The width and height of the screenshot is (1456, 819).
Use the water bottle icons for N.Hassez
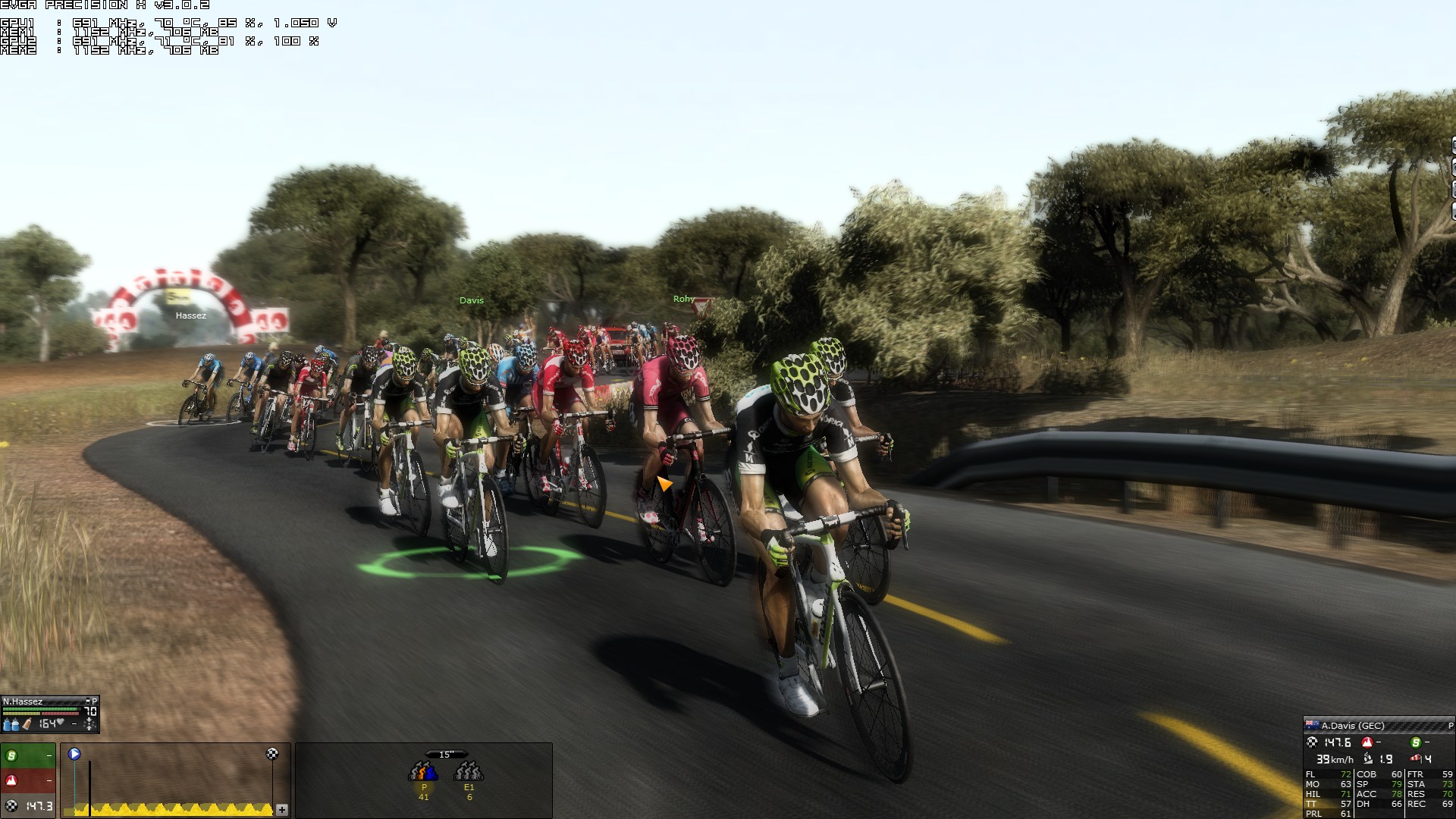[x=11, y=725]
